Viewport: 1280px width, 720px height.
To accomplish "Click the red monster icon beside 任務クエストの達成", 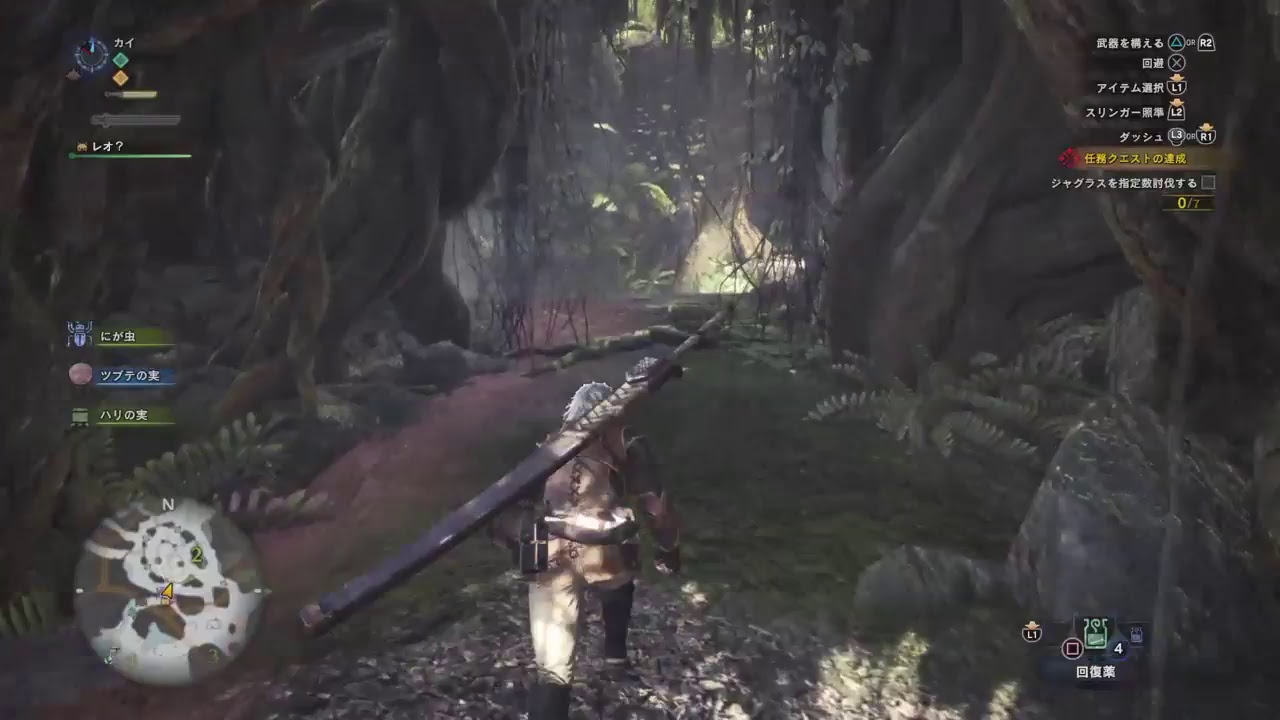I will click(x=1069, y=157).
